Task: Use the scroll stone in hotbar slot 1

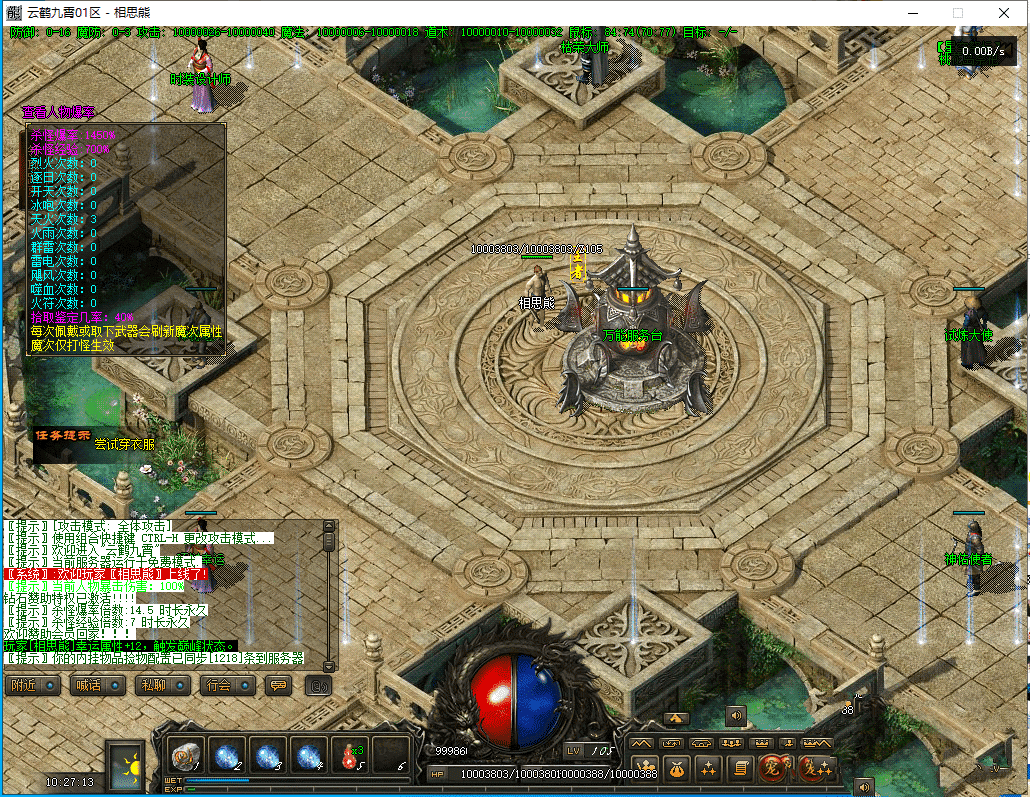Action: [186, 755]
